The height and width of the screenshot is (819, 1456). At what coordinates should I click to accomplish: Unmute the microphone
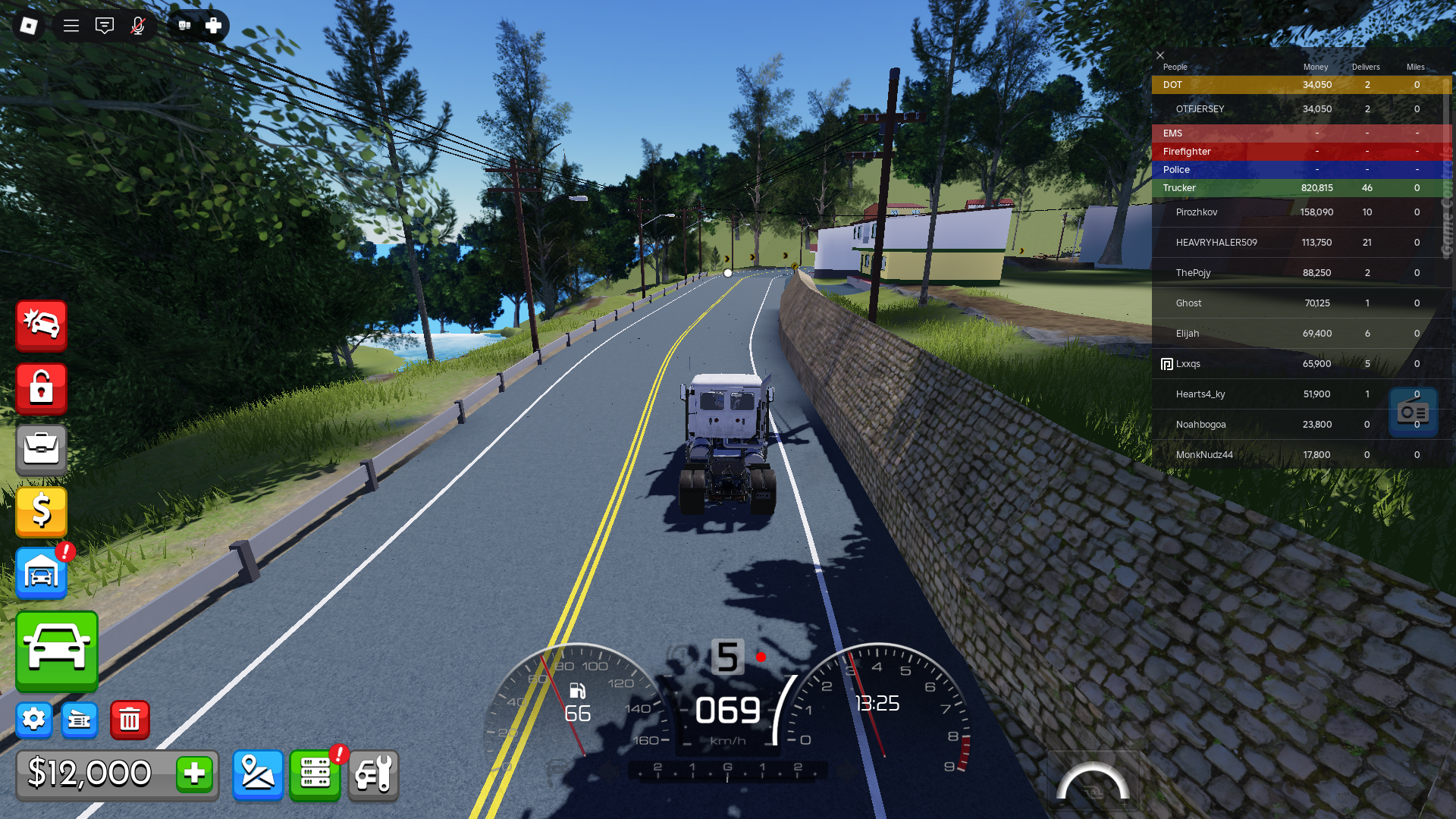click(x=138, y=26)
